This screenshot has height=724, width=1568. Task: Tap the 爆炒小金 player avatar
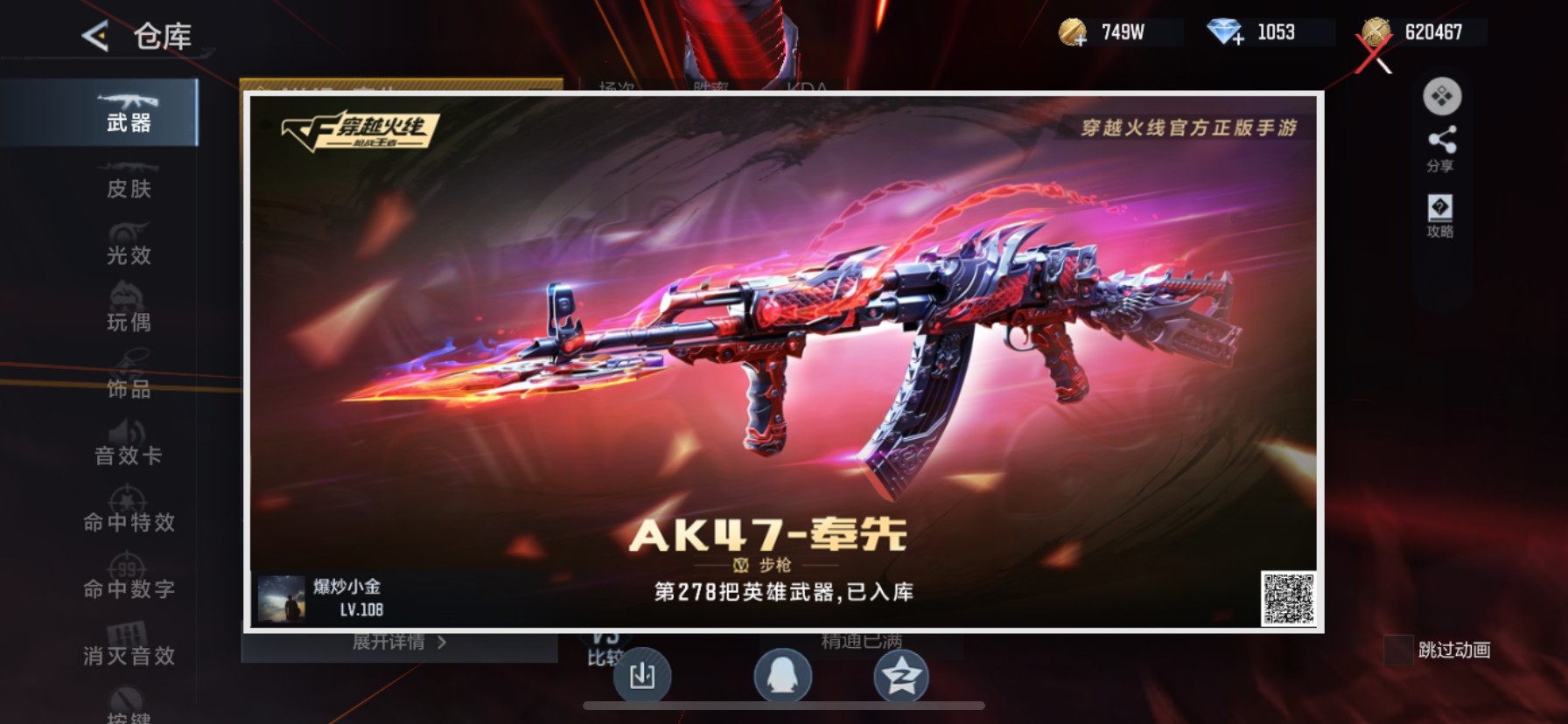click(282, 599)
